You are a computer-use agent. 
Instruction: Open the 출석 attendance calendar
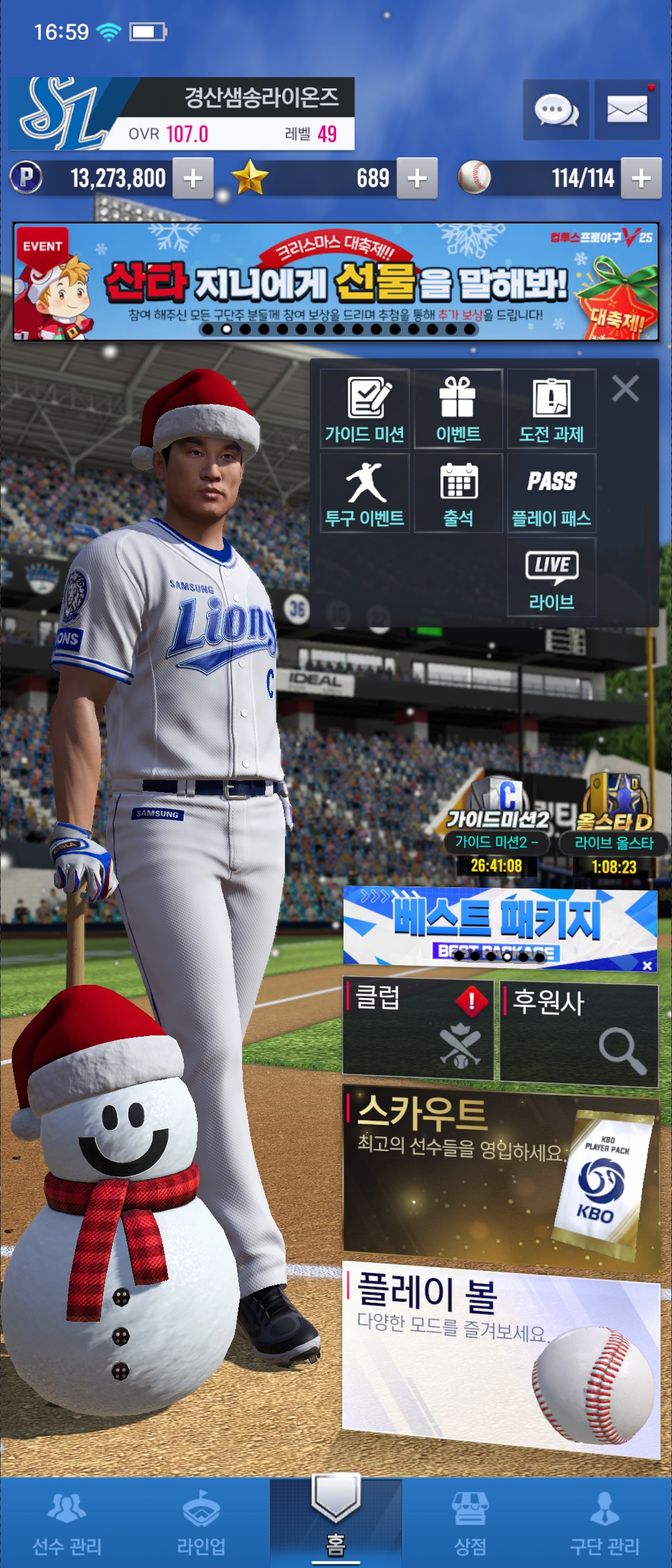458,493
